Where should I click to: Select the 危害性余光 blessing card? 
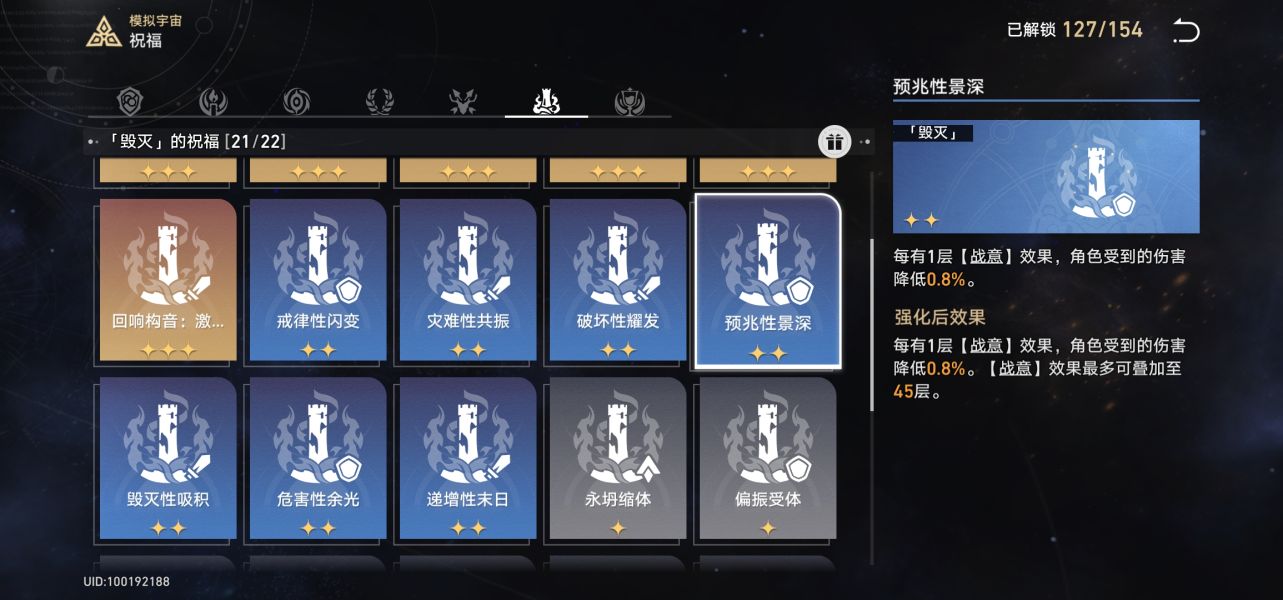click(318, 458)
